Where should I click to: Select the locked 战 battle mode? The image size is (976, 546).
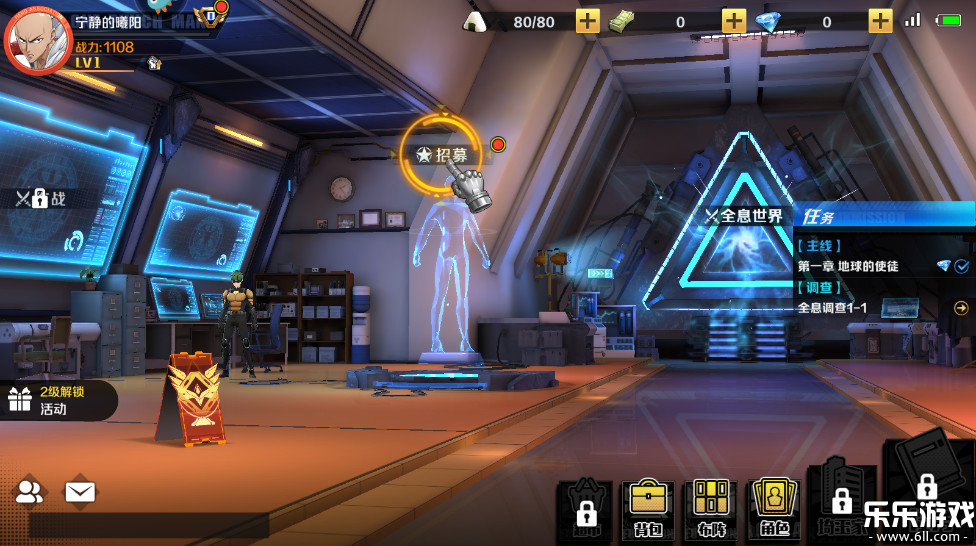click(41, 198)
